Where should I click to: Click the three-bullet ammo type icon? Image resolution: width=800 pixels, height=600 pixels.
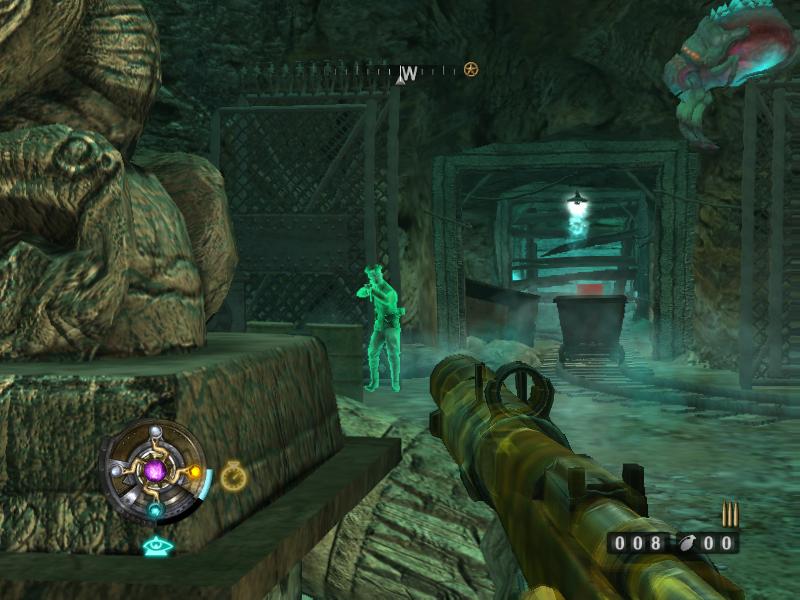(729, 515)
